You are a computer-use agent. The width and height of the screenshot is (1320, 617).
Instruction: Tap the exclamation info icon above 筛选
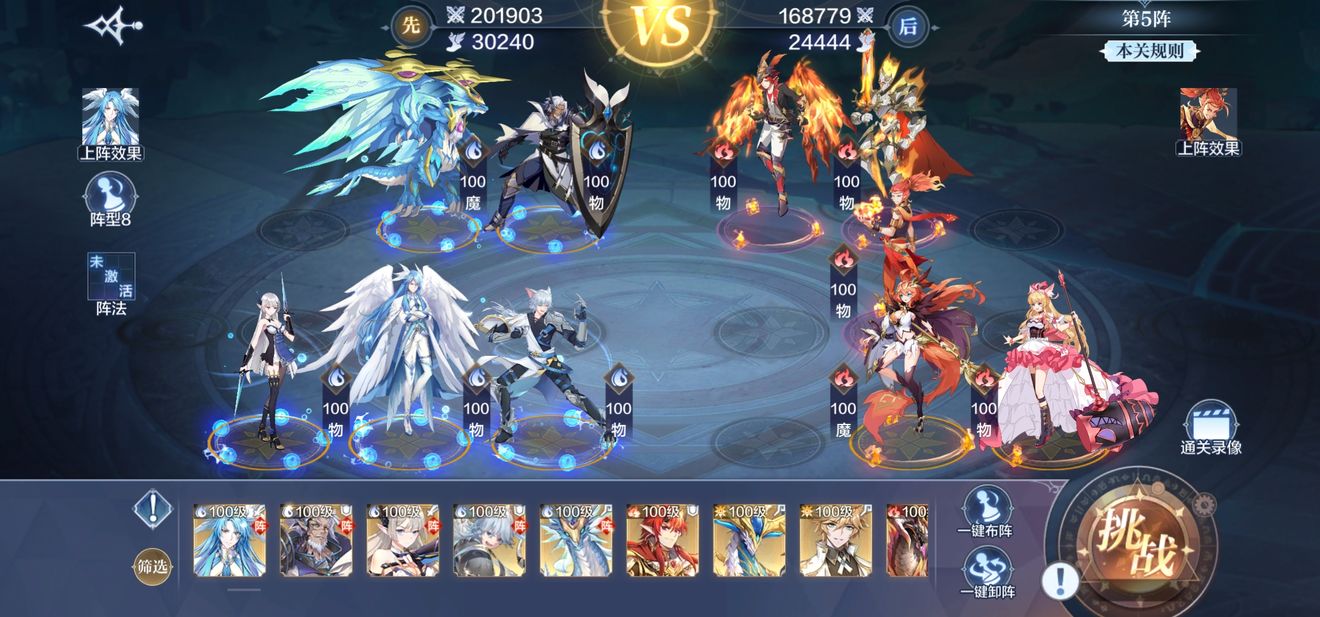[152, 509]
